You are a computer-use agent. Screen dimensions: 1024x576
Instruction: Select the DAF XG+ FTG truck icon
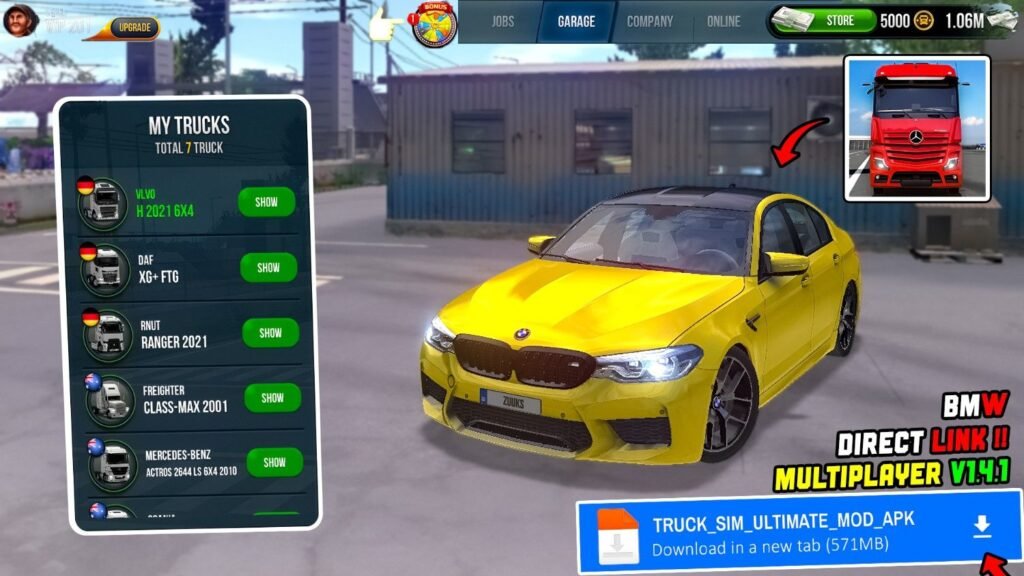[105, 269]
